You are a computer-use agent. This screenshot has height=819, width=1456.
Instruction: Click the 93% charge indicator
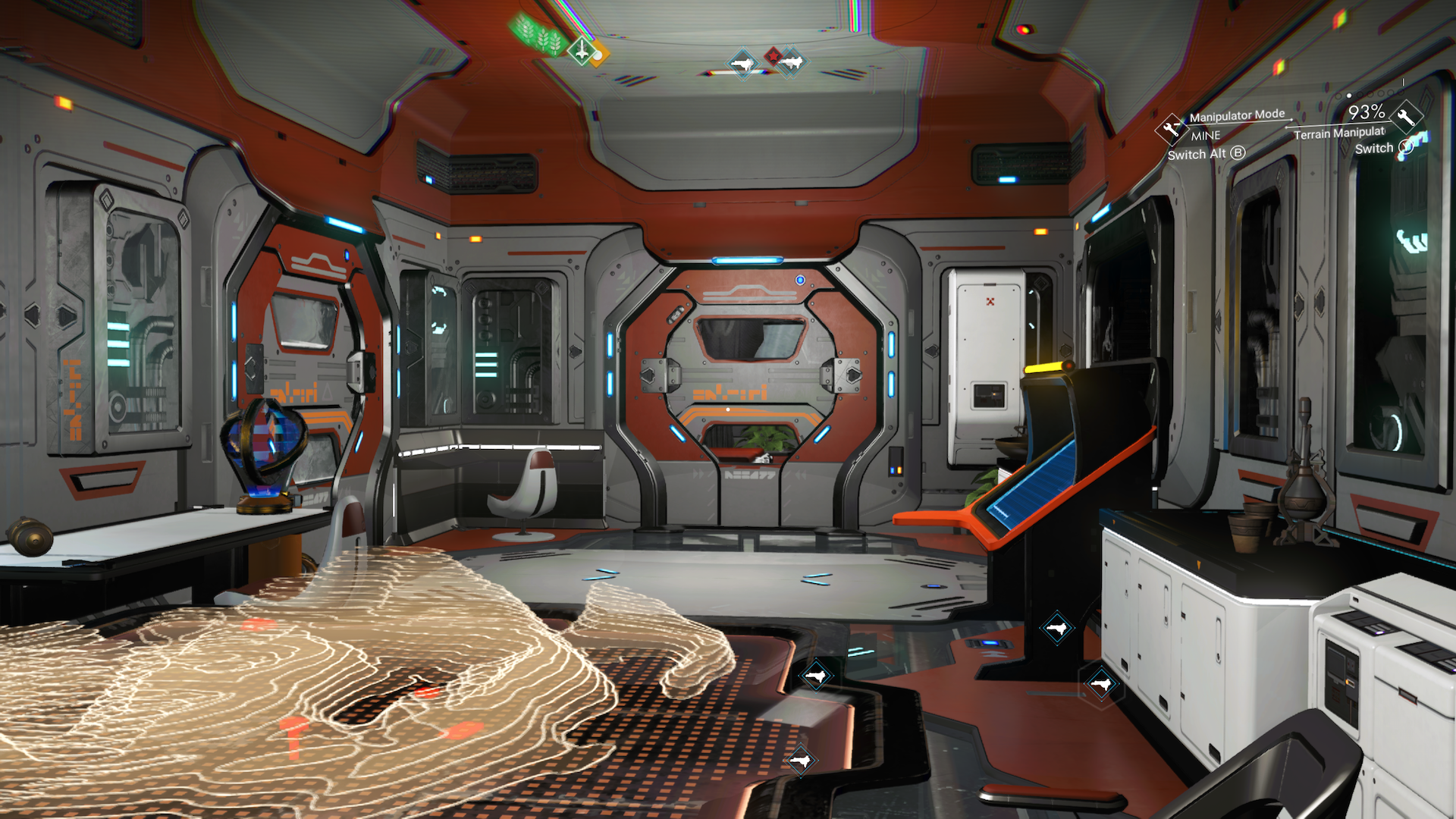pos(1367,112)
